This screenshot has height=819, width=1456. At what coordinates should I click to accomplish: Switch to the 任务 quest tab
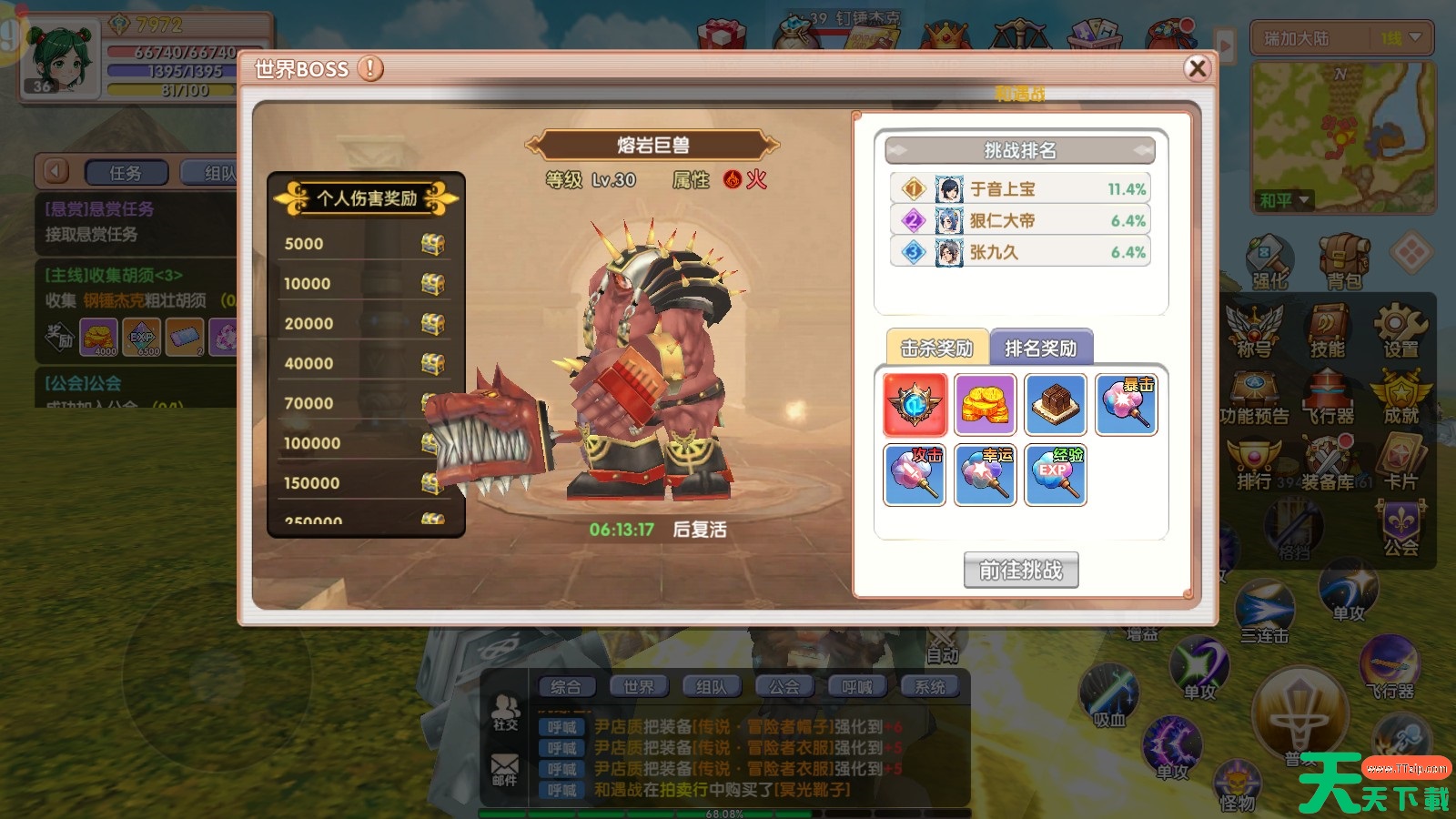tap(126, 172)
